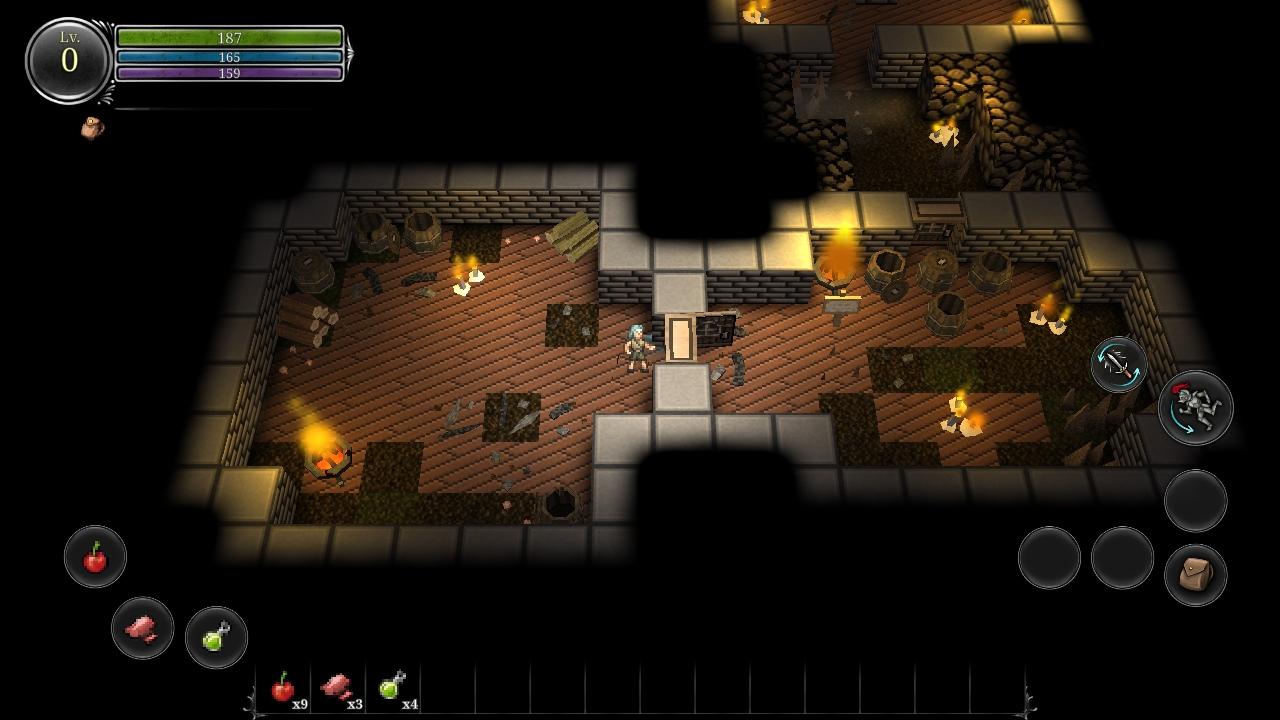Use the round red apple quick button
The image size is (1280, 720).
[x=95, y=557]
